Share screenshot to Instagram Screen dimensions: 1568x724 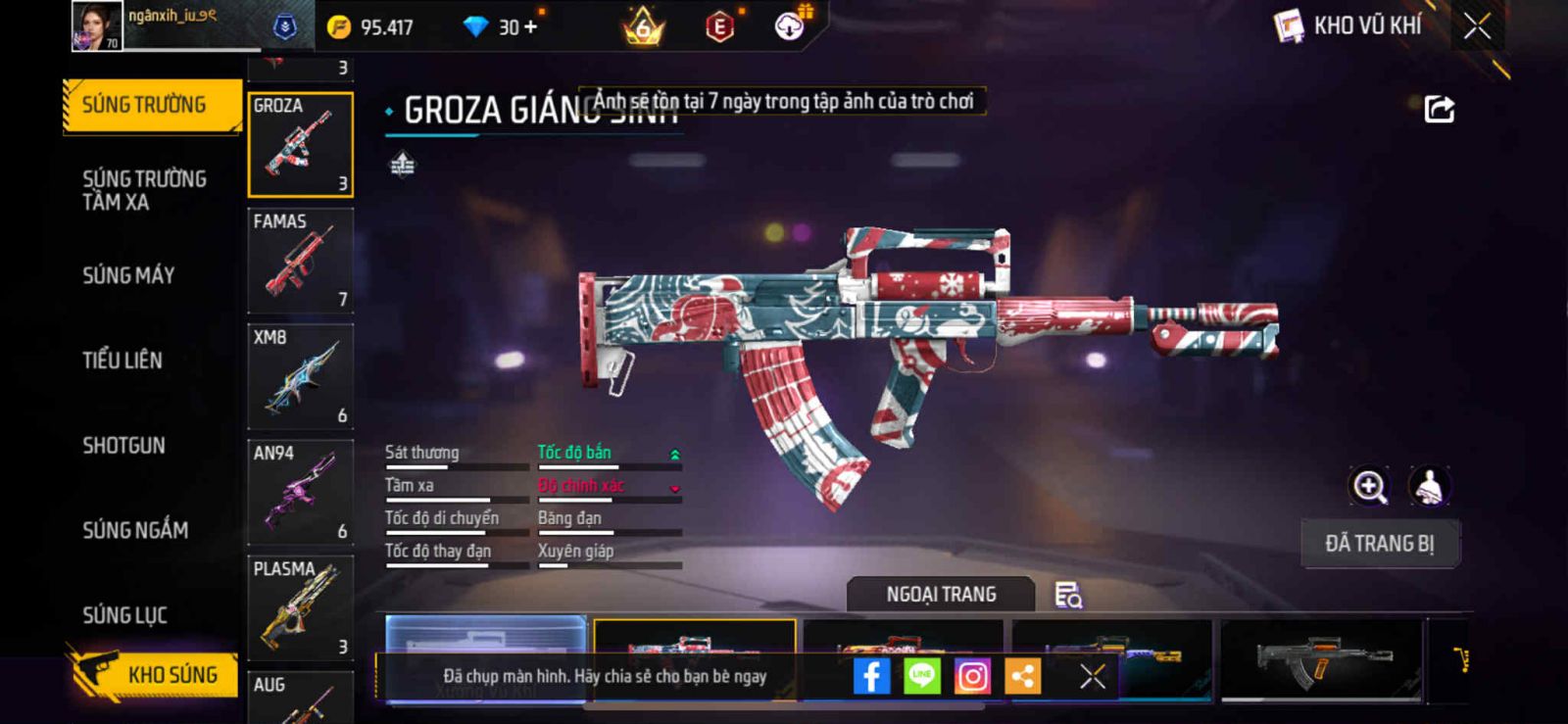(x=972, y=676)
